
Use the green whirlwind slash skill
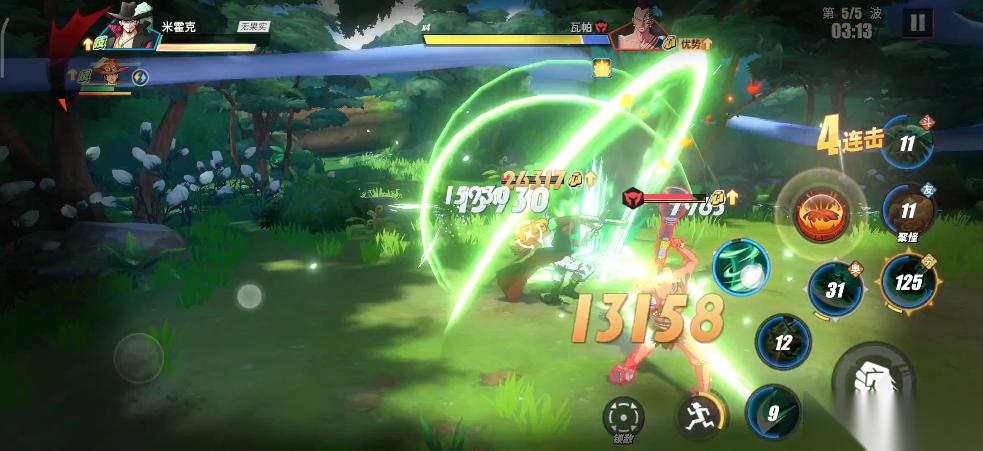pyautogui.click(x=740, y=267)
